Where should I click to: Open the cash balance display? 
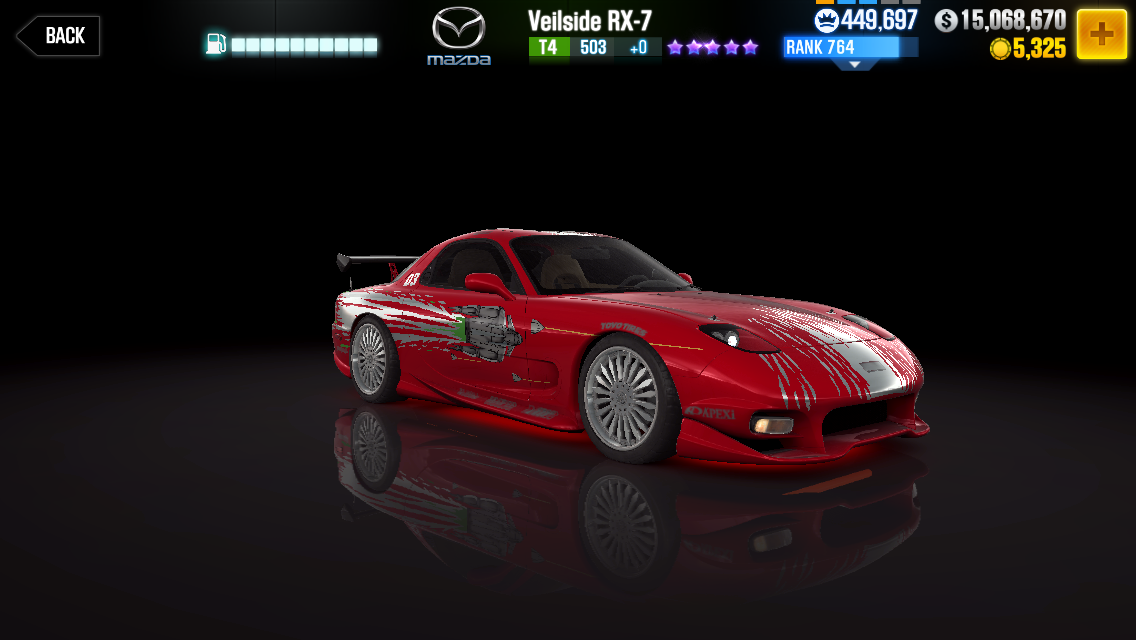[x=1000, y=20]
